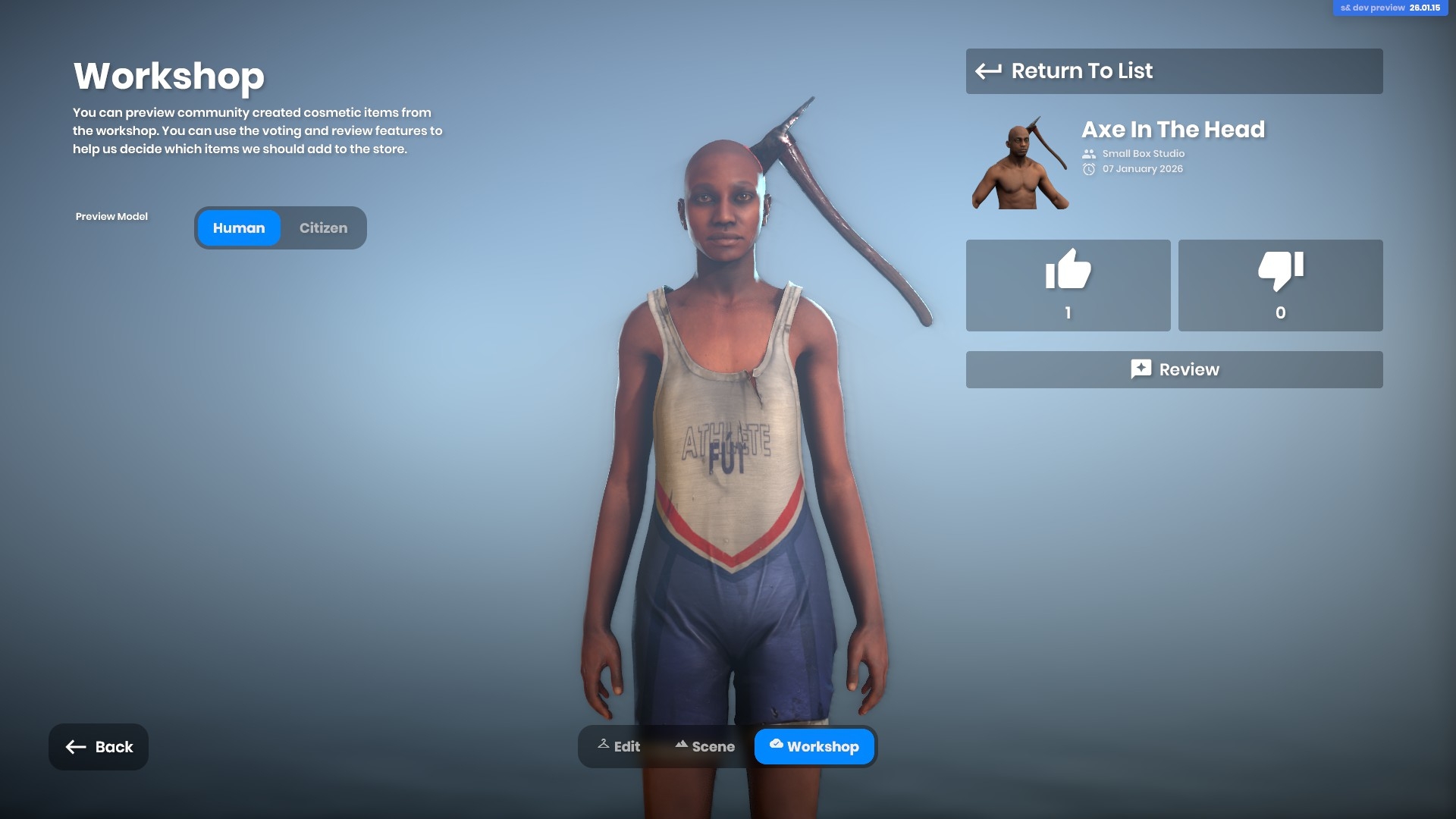This screenshot has height=819, width=1456.
Task: Go back with the Back button
Action: coord(99,747)
